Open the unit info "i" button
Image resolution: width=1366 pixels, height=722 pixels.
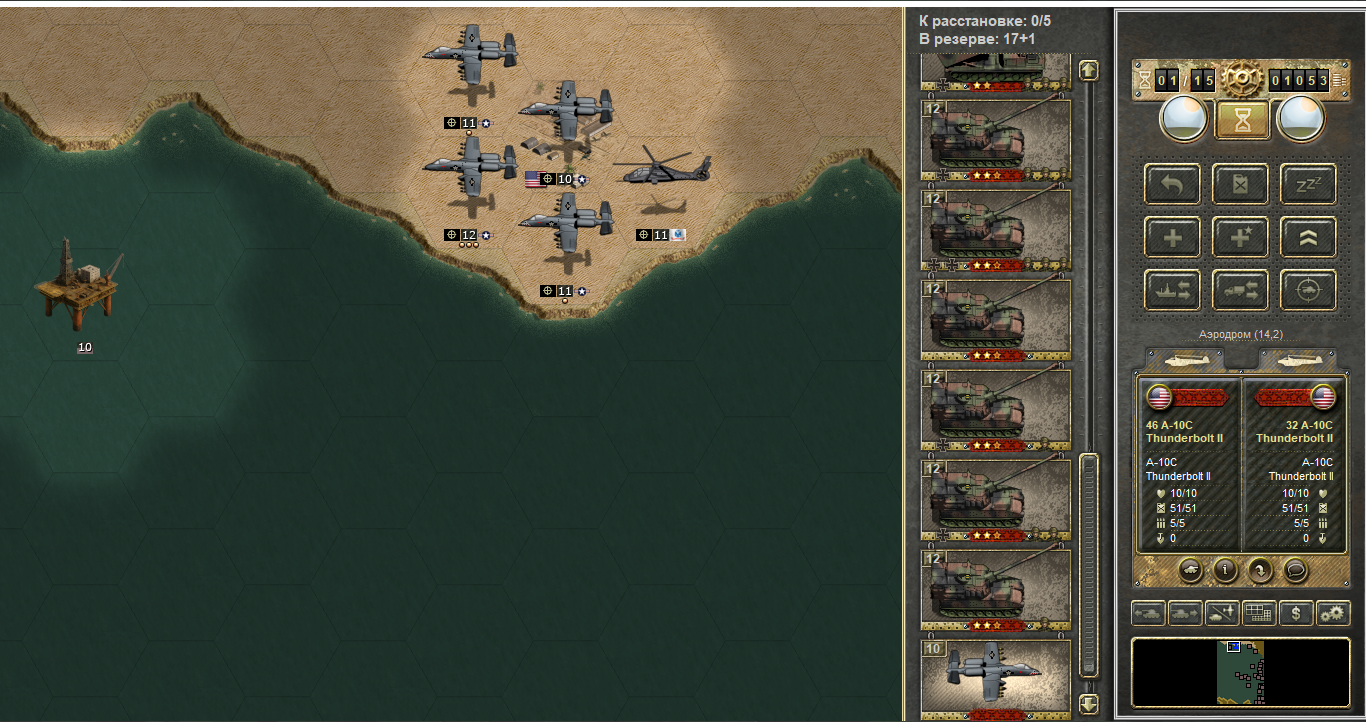click(1225, 570)
